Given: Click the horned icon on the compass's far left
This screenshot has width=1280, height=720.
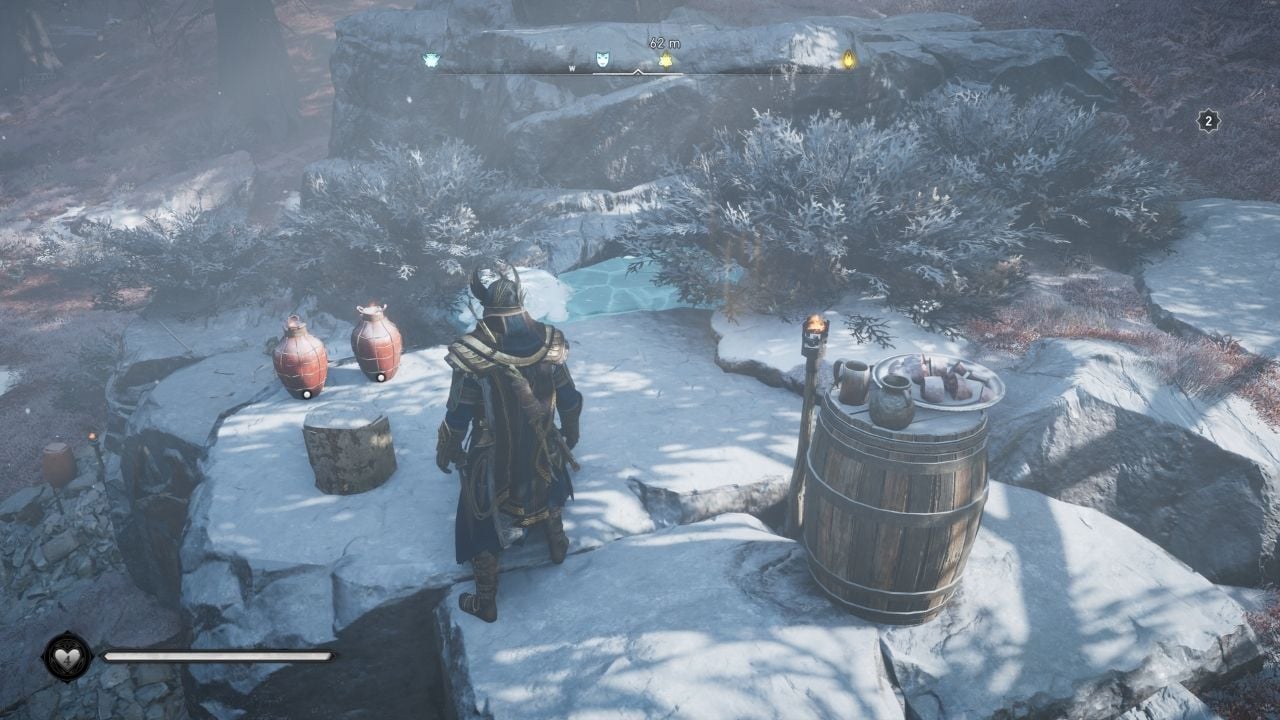Looking at the screenshot, I should coord(431,60).
